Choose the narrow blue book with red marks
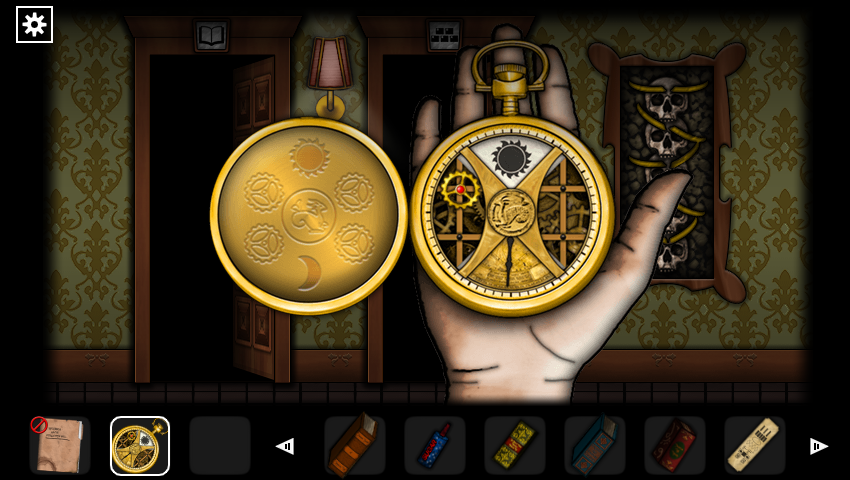 [x=434, y=446]
